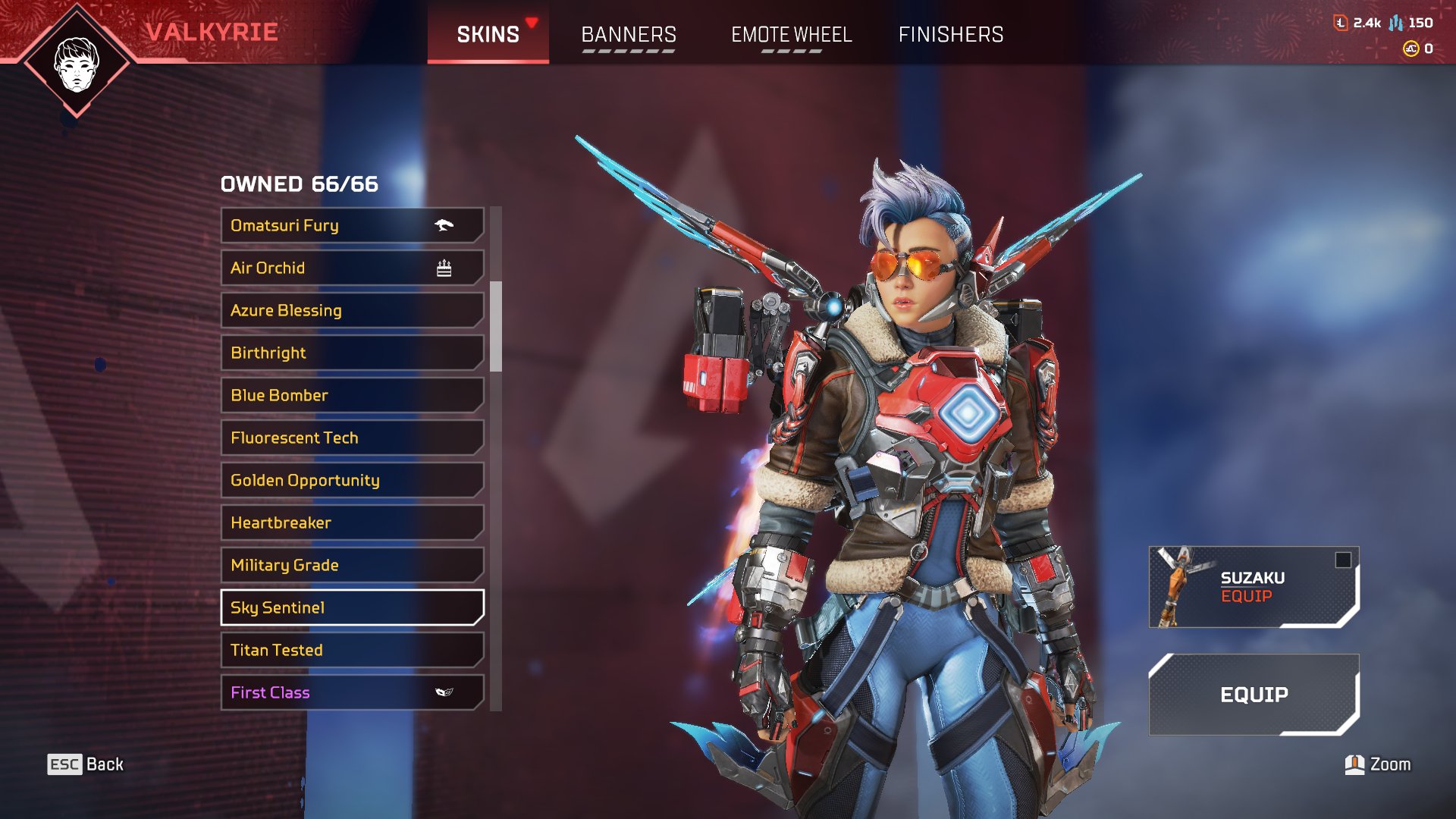The width and height of the screenshot is (1456, 819).
Task: Choose the Golden Opportunity skin
Action: pyautogui.click(x=352, y=480)
